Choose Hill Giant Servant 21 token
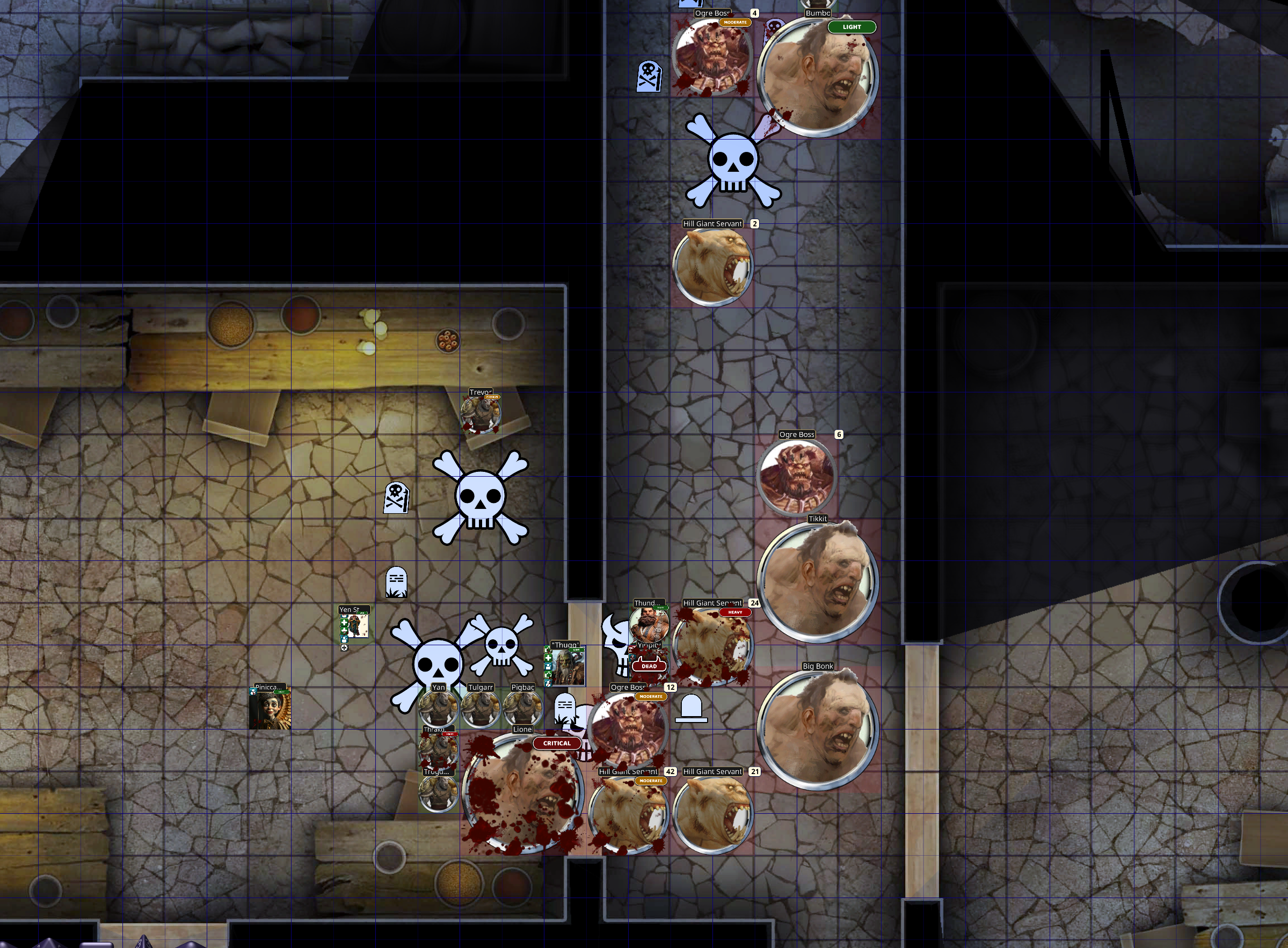Image resolution: width=1288 pixels, height=948 pixels. tap(712, 814)
